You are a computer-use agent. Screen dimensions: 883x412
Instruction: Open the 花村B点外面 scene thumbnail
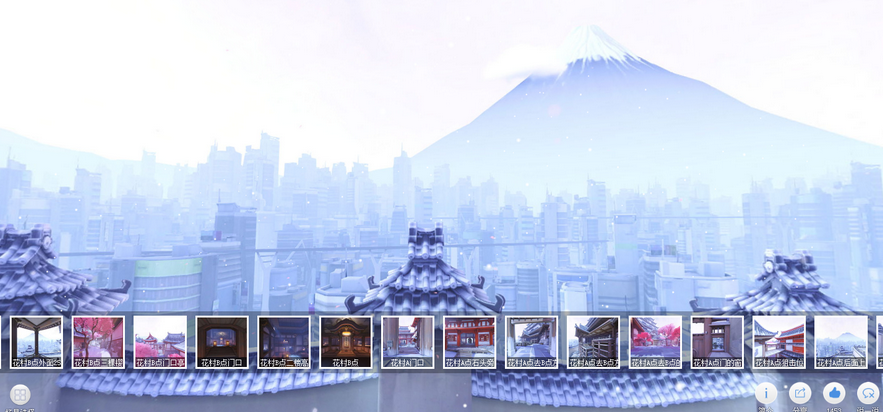(36, 342)
